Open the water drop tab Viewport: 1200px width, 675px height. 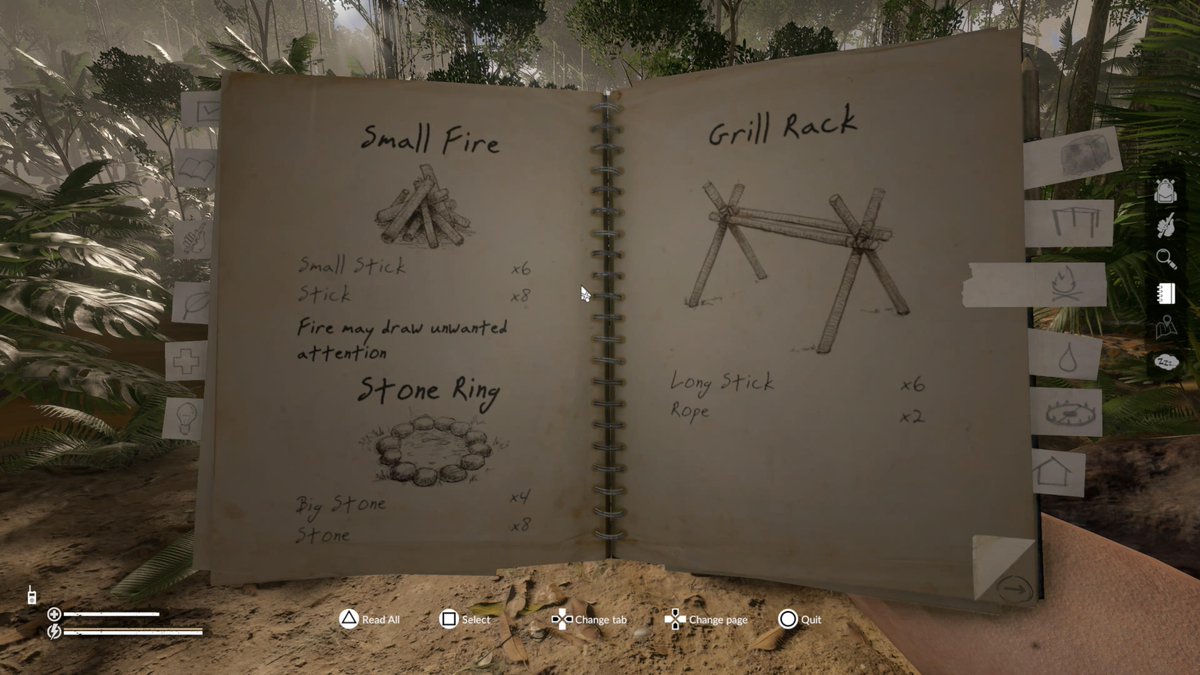point(1064,354)
